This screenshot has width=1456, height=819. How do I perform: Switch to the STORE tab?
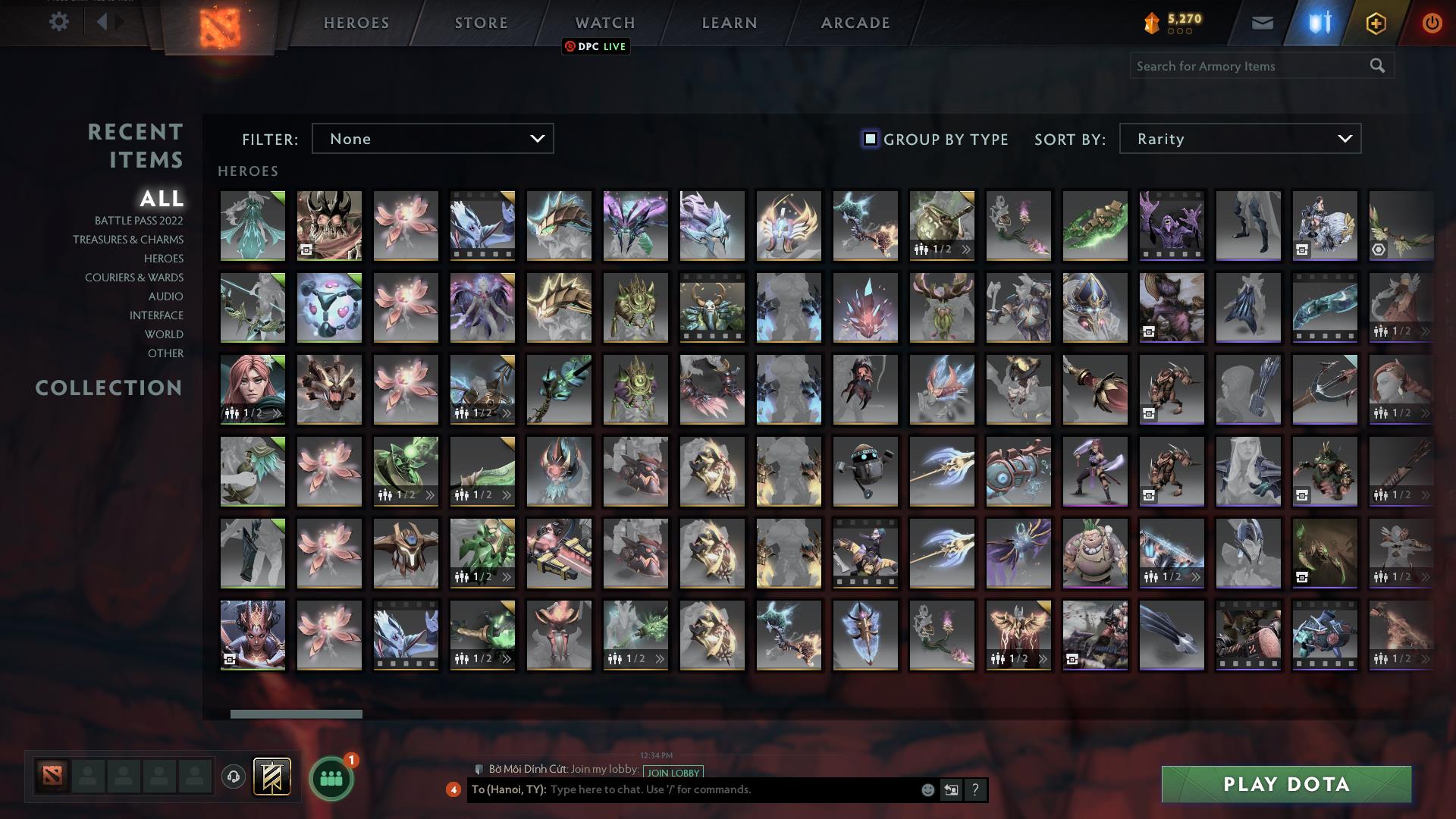(480, 22)
